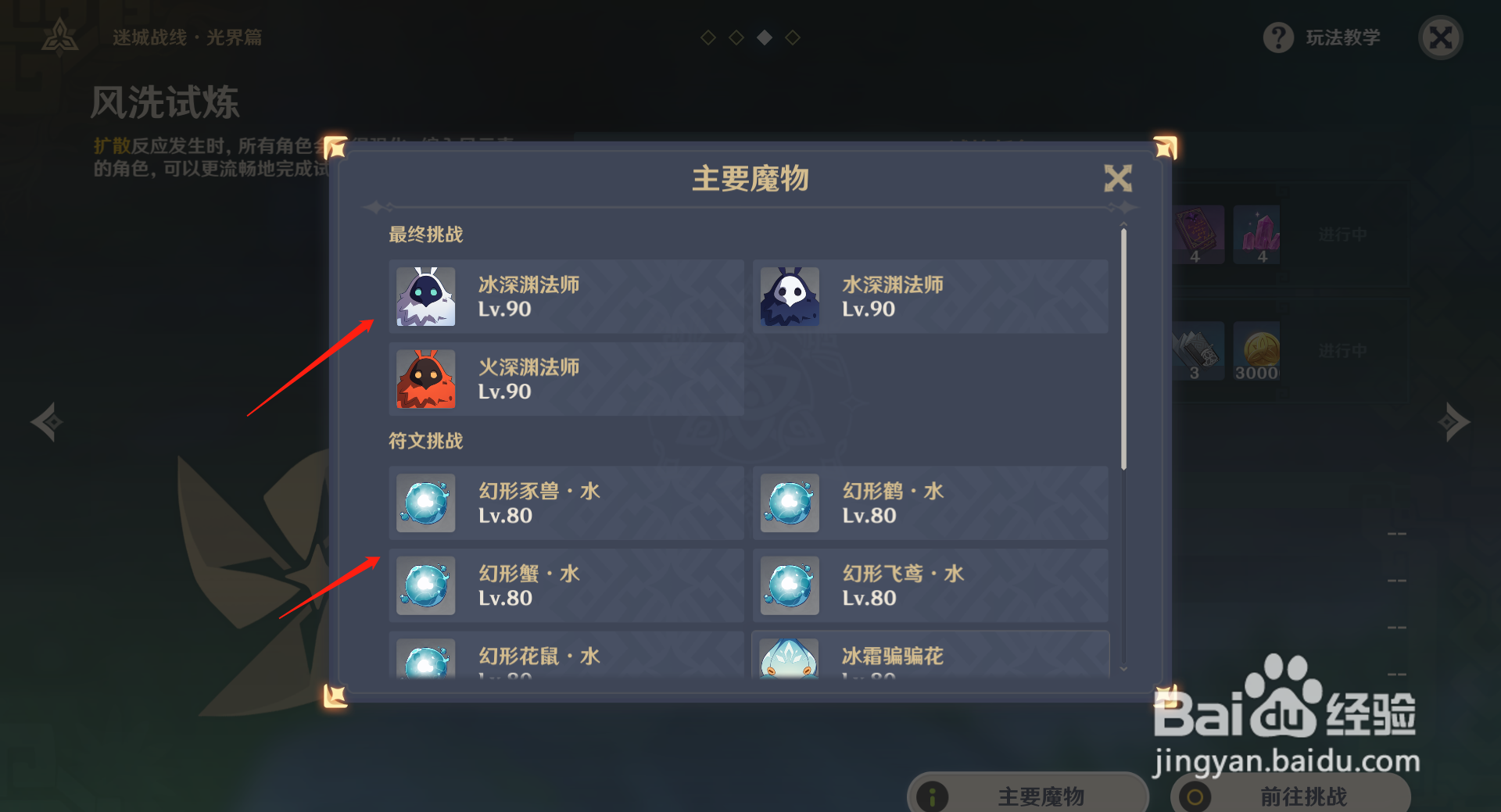Click the 火深渊法师 avatar
1501x812 pixels.
click(x=425, y=381)
